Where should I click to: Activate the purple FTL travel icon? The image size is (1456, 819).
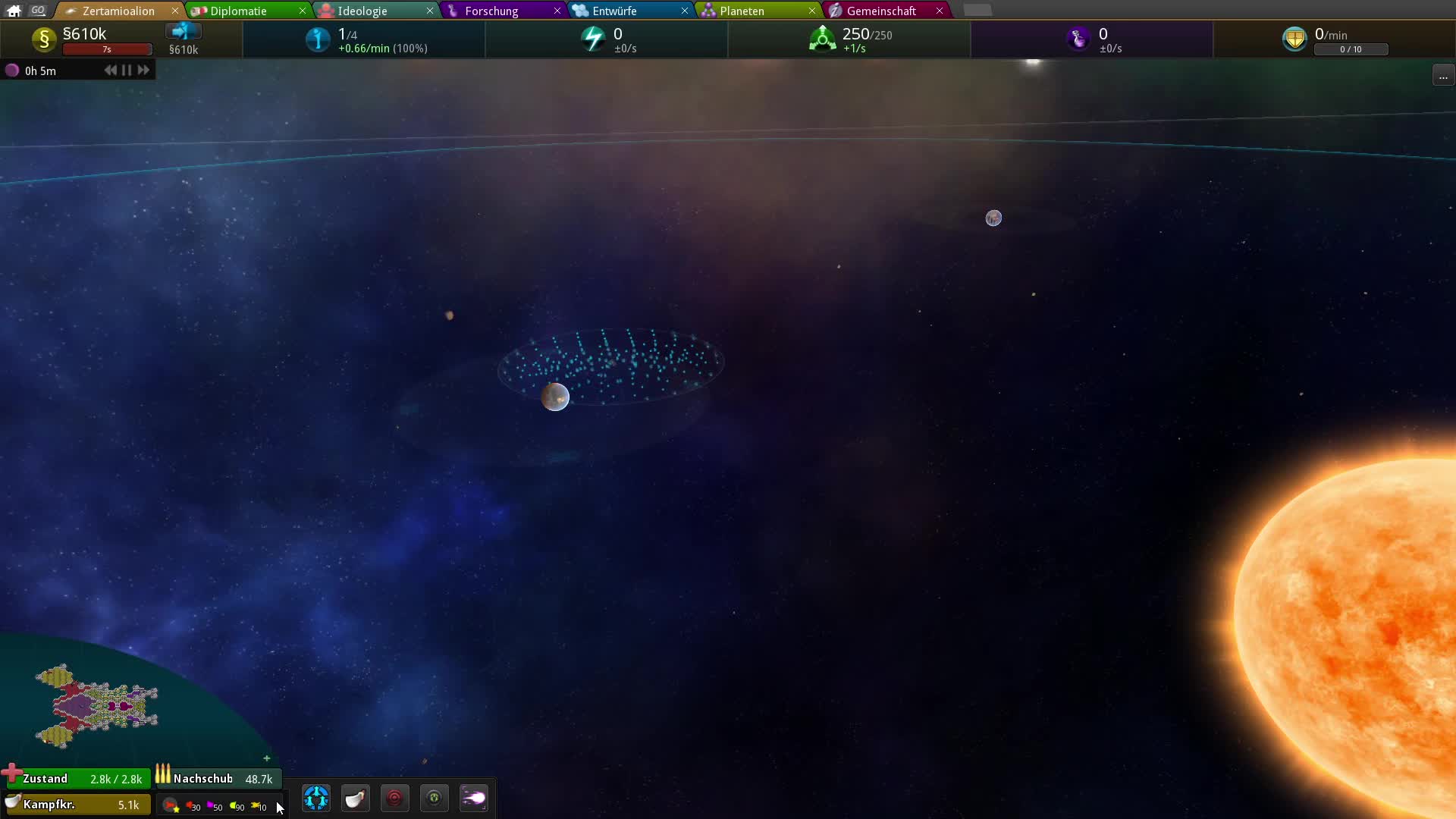(x=474, y=798)
